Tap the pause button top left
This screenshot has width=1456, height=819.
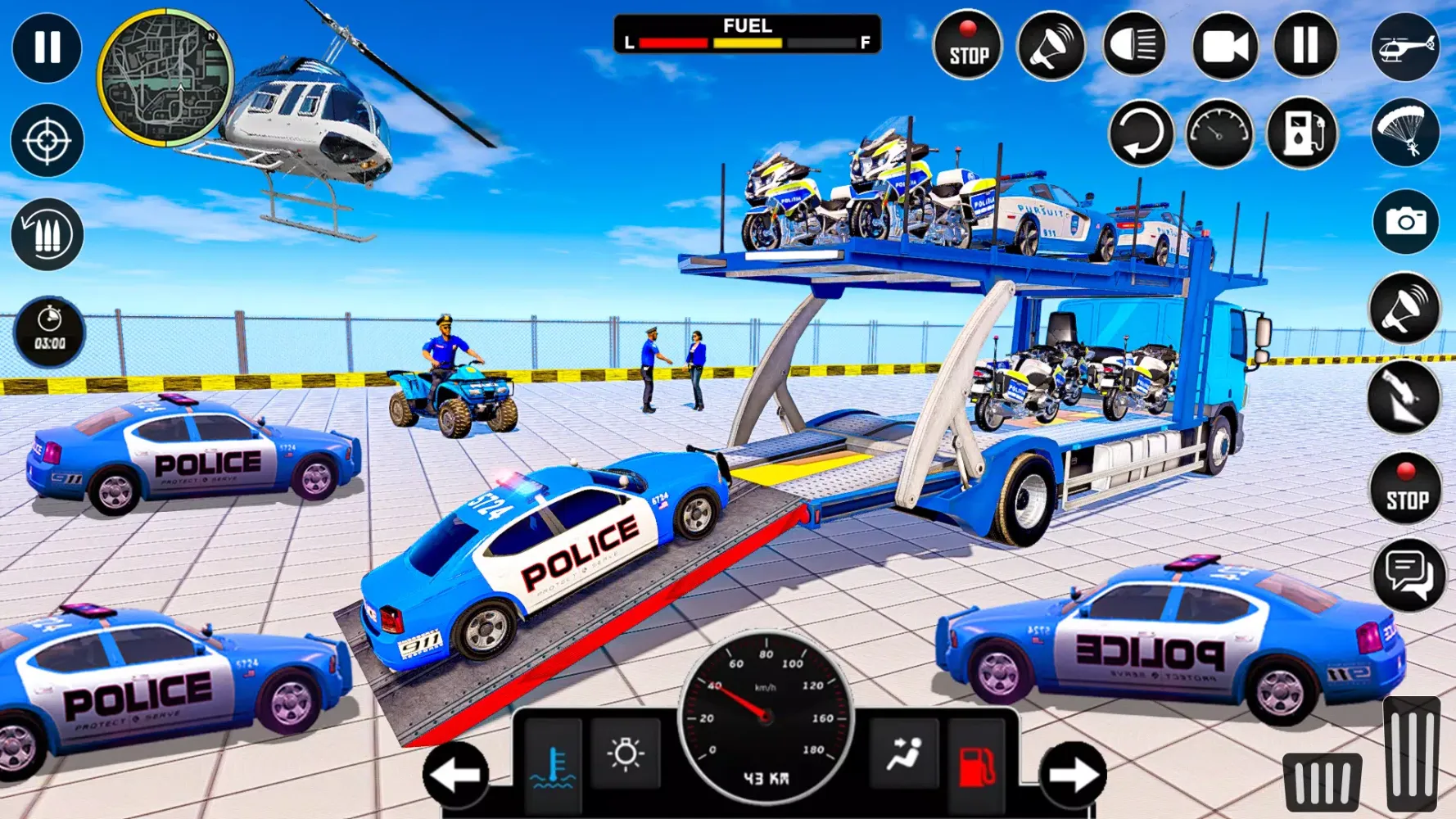pos(47,49)
